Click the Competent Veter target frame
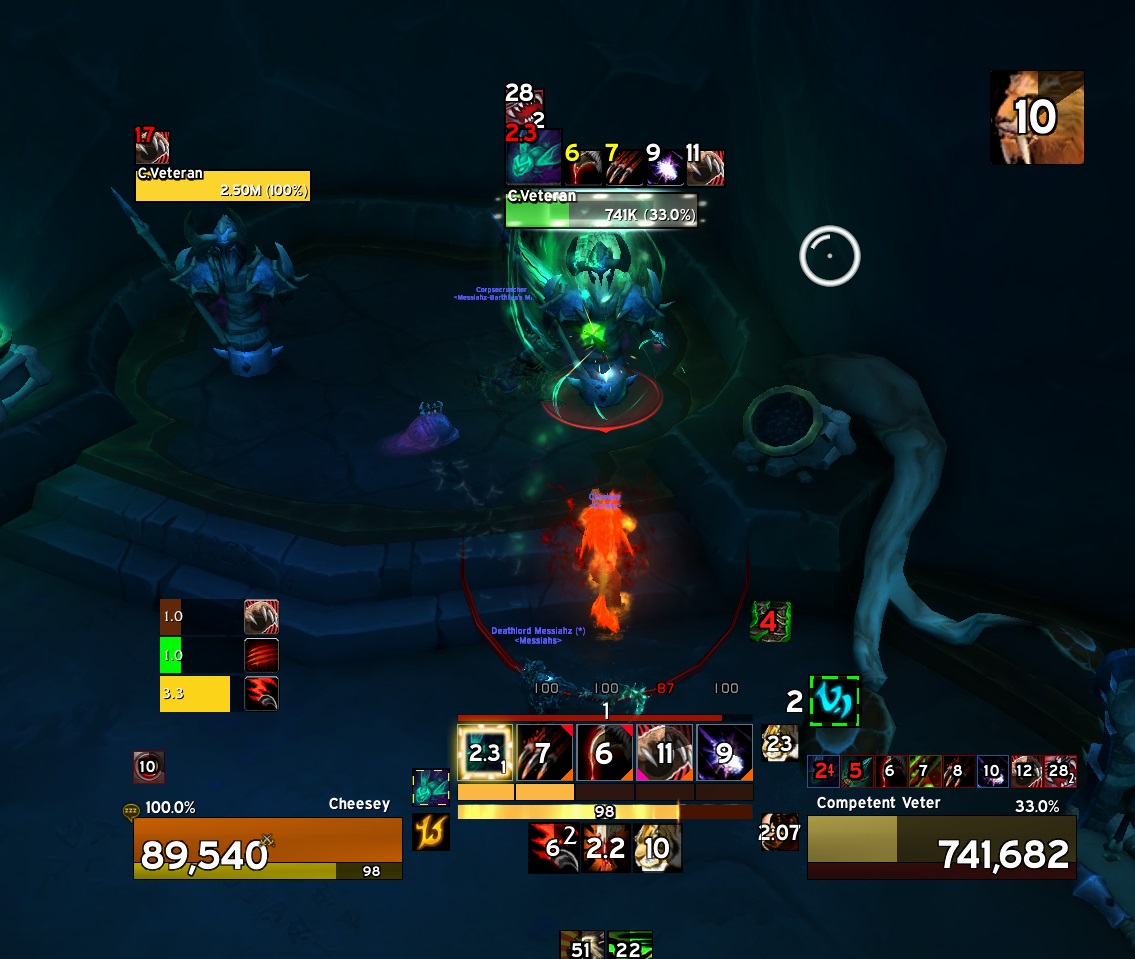 pos(941,847)
